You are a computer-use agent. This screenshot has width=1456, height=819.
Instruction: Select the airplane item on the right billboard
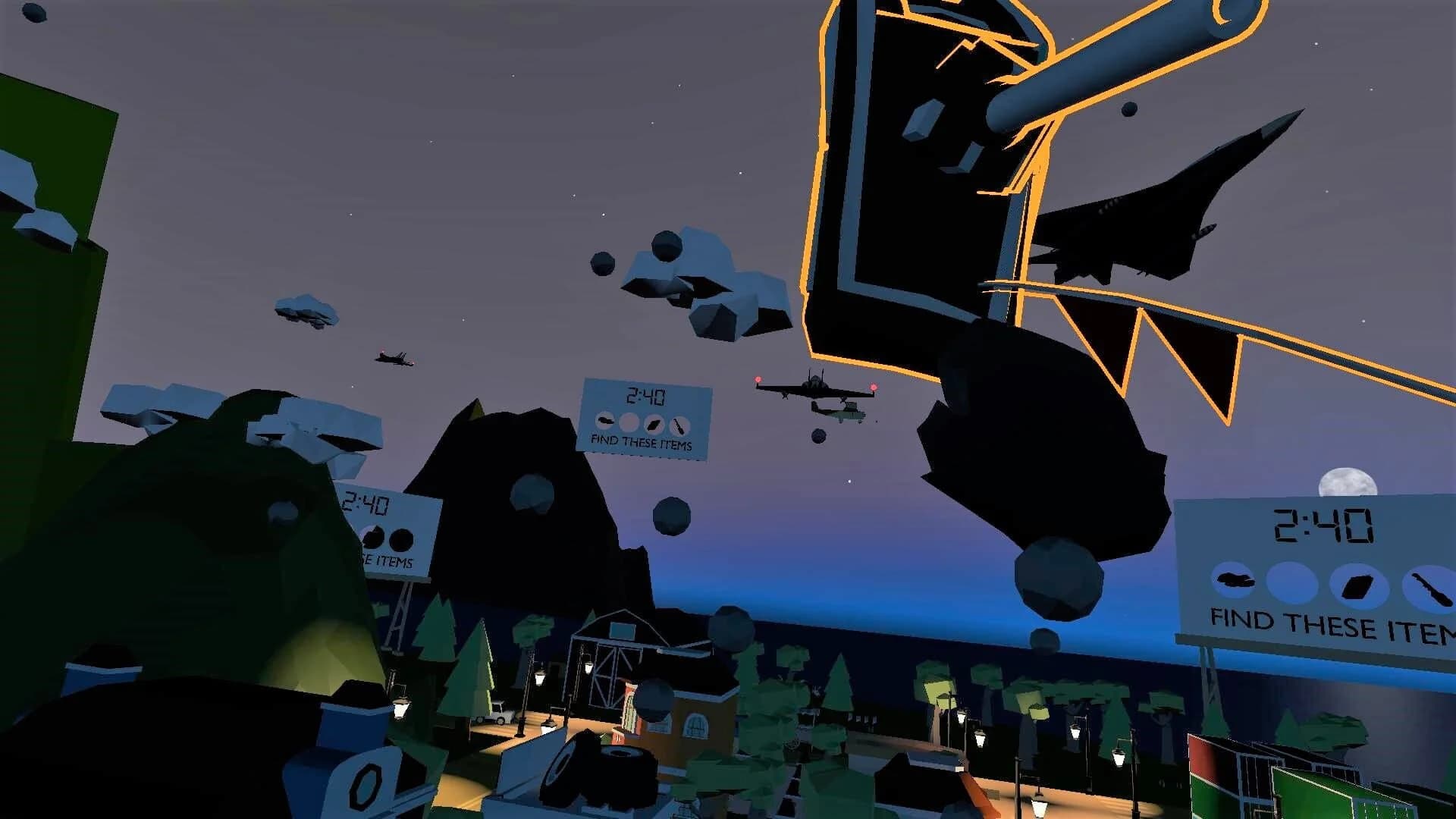coord(1235,580)
